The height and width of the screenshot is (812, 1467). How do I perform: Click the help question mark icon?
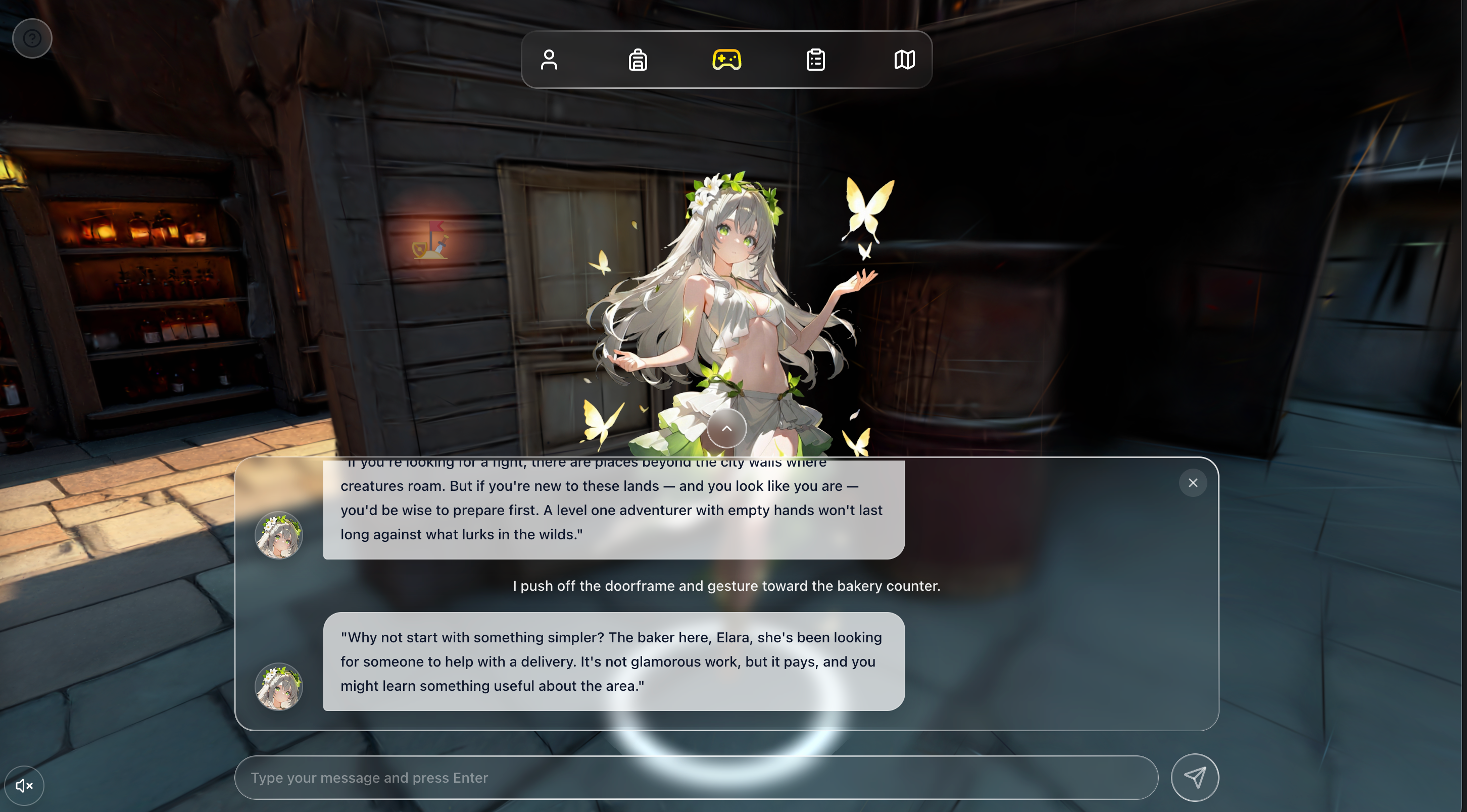click(x=32, y=37)
